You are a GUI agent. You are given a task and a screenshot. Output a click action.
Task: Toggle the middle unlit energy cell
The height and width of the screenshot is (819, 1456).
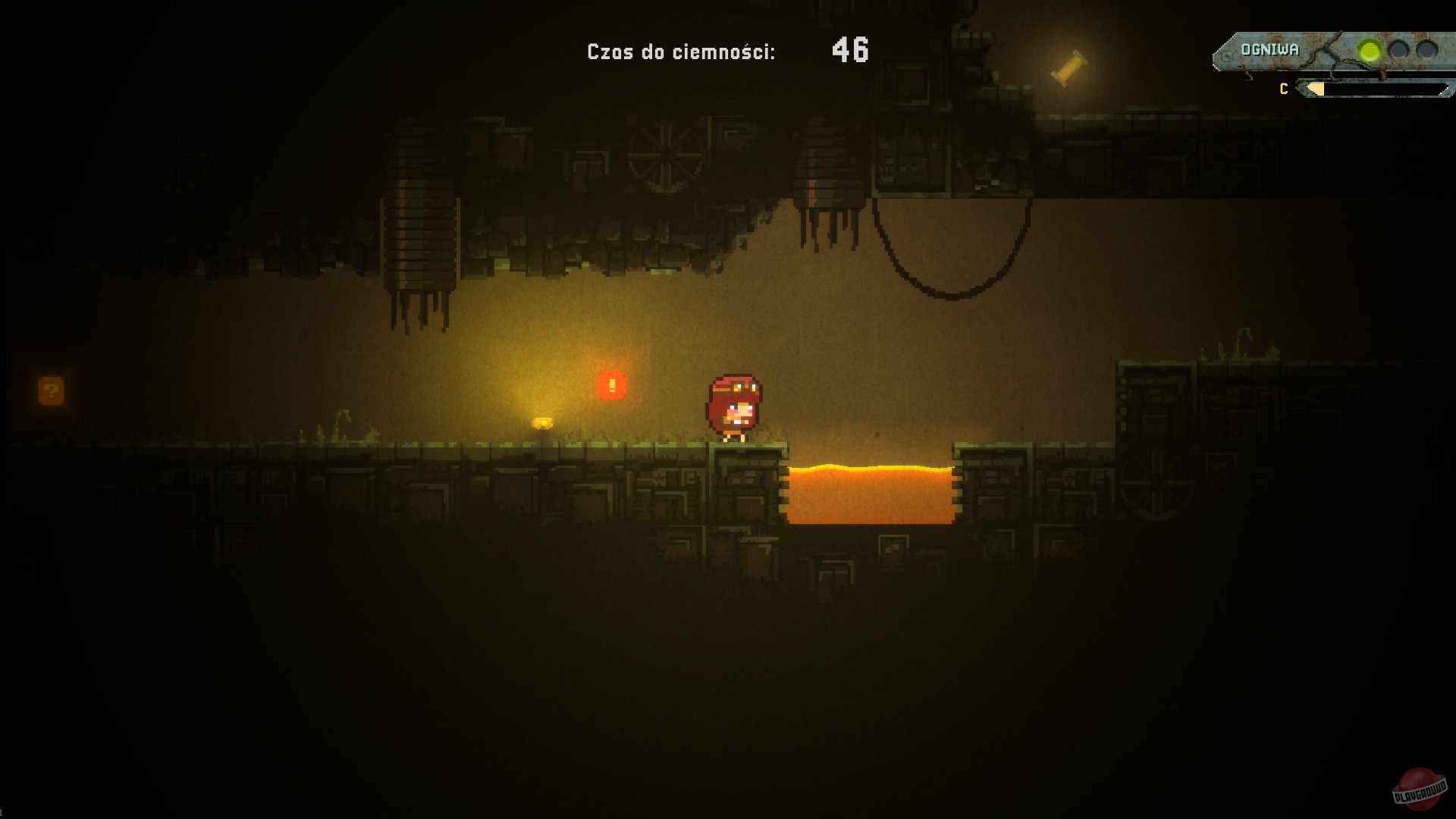click(1398, 50)
